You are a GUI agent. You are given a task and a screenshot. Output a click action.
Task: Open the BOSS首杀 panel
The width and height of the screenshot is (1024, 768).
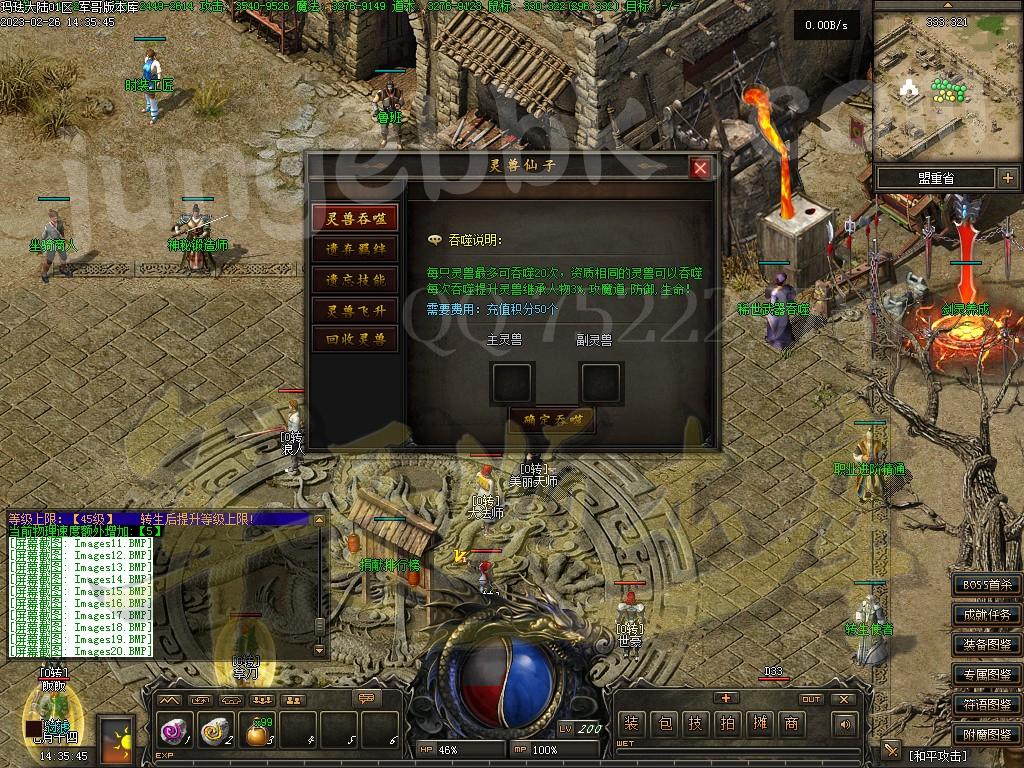[987, 585]
